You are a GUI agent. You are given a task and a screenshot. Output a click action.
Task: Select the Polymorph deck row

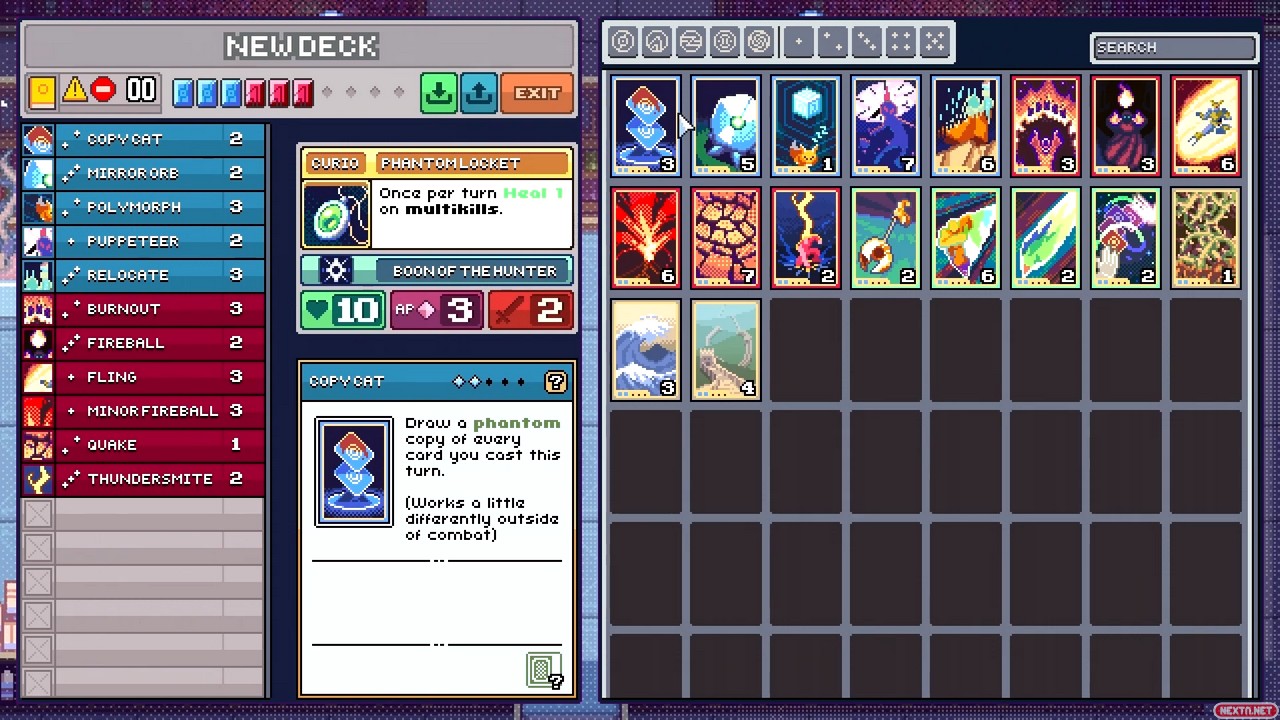click(x=144, y=207)
